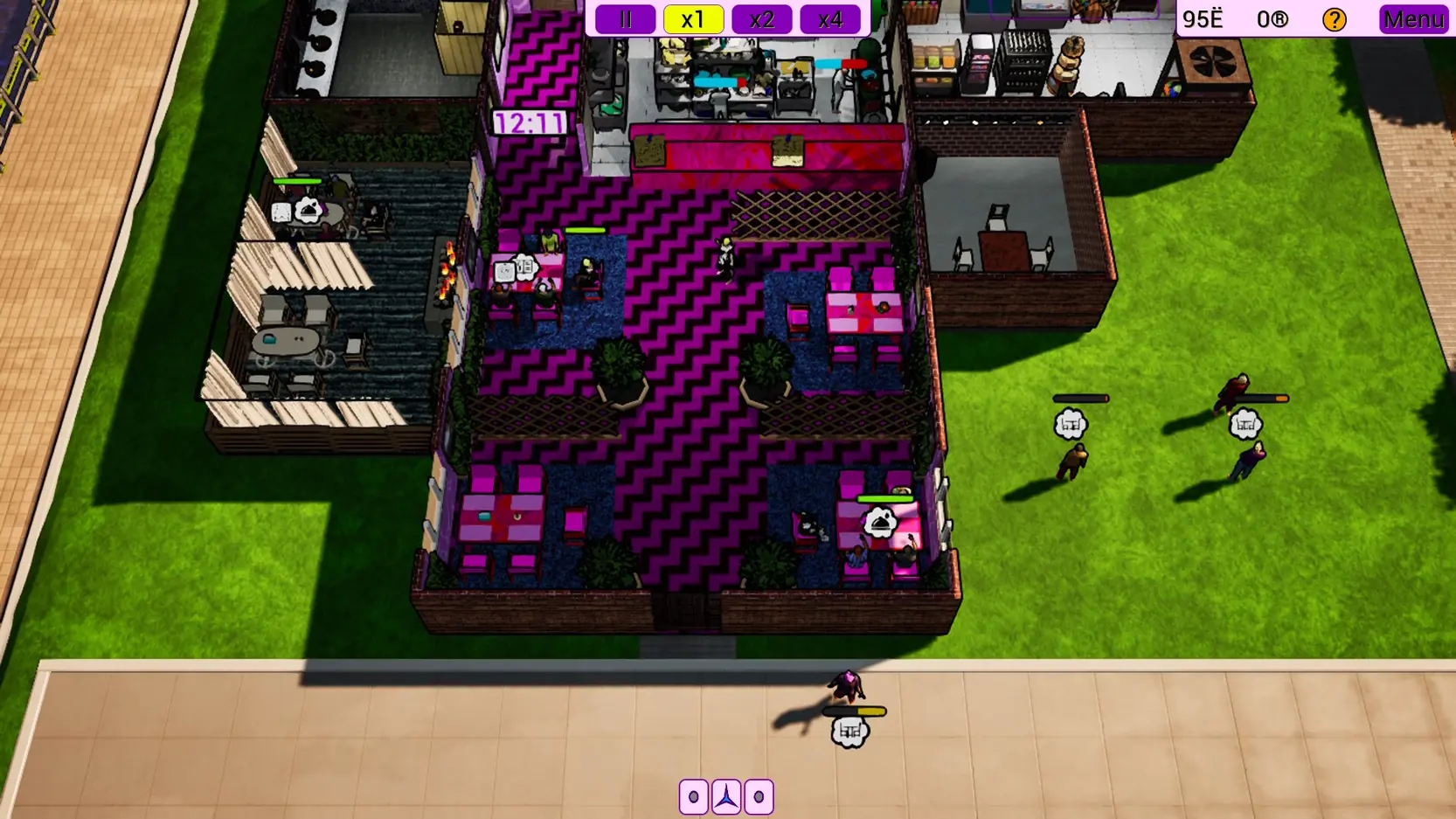Click the three-pointed star camera button
Viewport: 1456px width, 819px height.
pos(726,796)
